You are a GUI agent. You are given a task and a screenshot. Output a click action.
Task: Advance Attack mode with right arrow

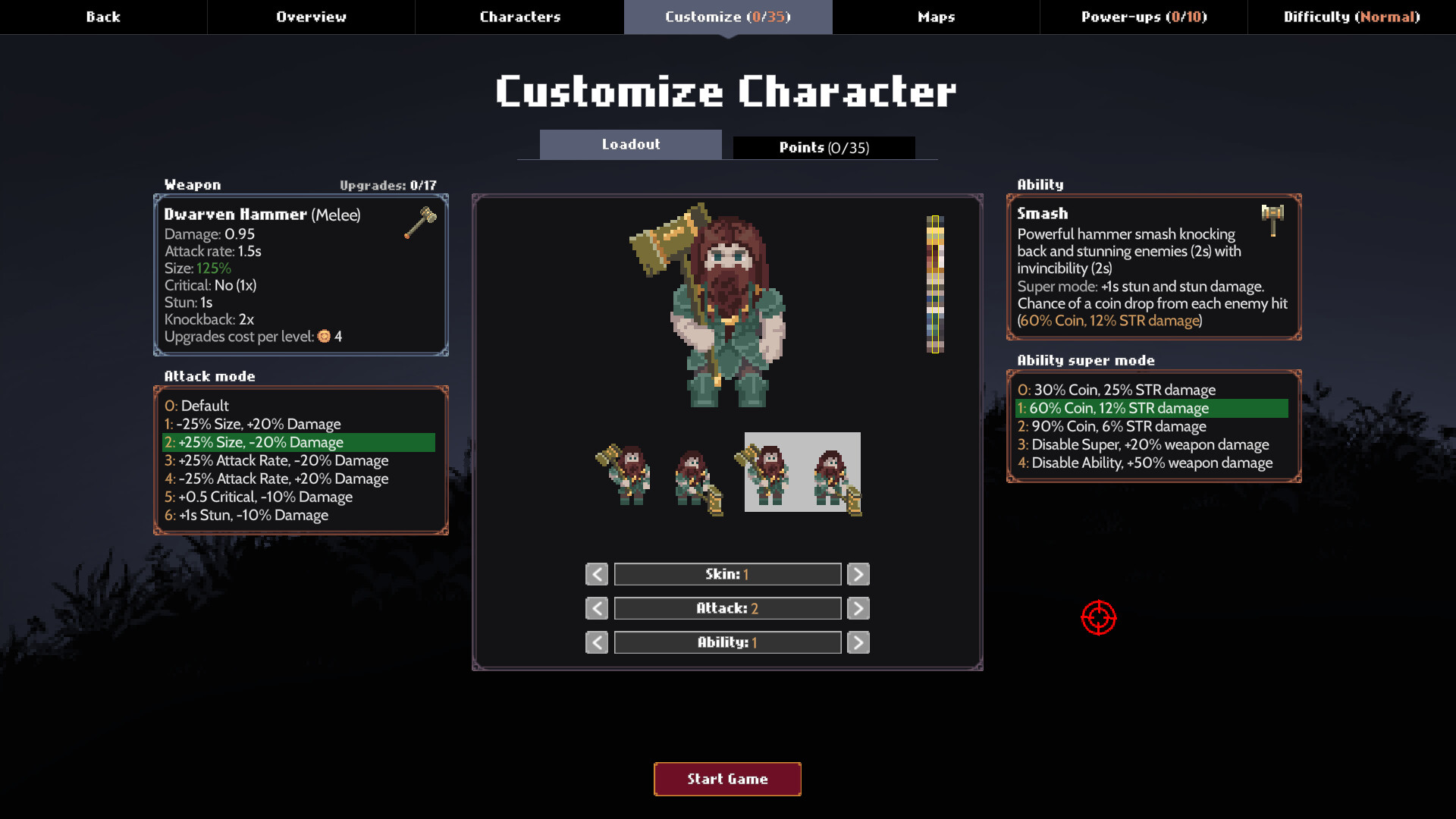point(858,608)
